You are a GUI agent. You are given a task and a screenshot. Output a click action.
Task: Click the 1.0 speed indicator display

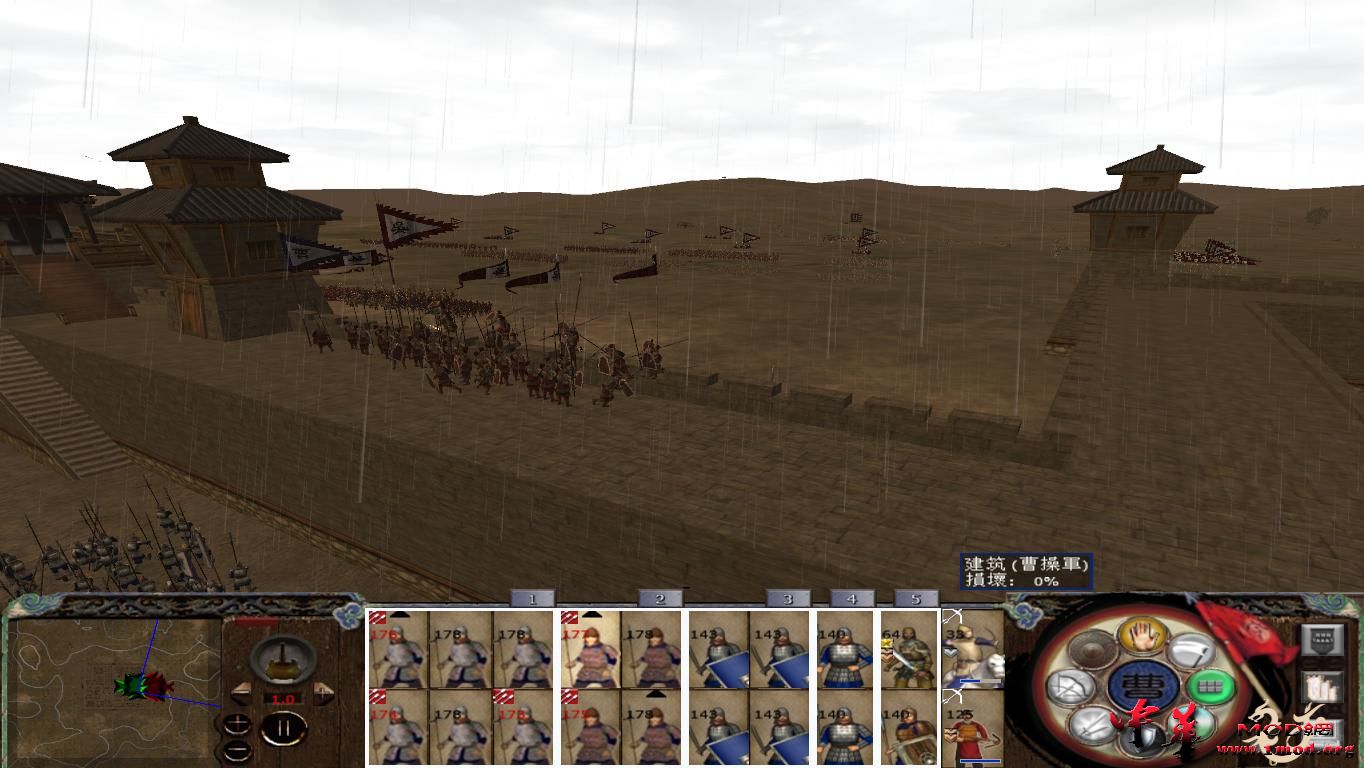coord(283,699)
